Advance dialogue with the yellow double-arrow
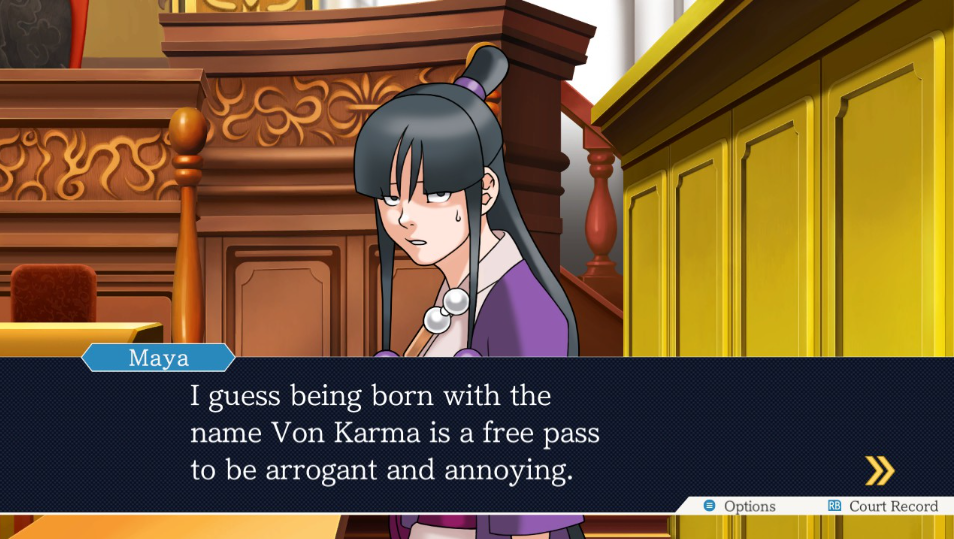954x539 pixels. (879, 470)
